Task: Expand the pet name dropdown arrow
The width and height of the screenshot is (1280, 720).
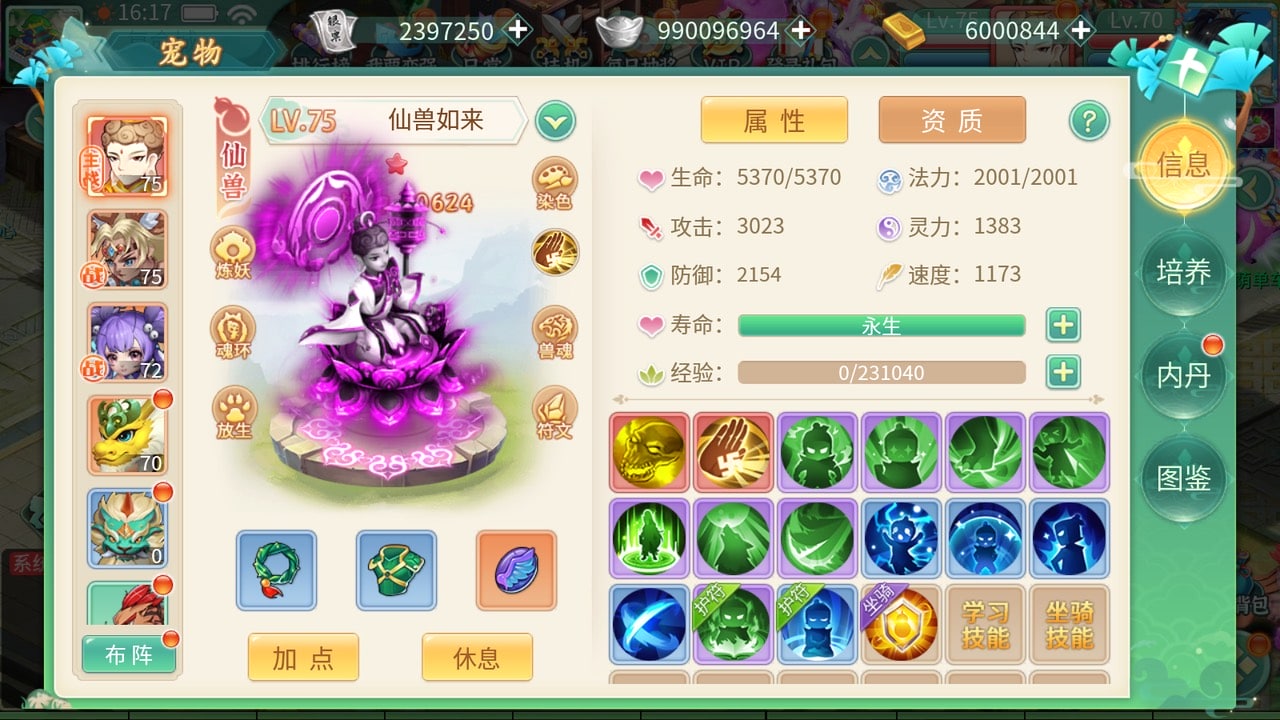Action: [556, 120]
